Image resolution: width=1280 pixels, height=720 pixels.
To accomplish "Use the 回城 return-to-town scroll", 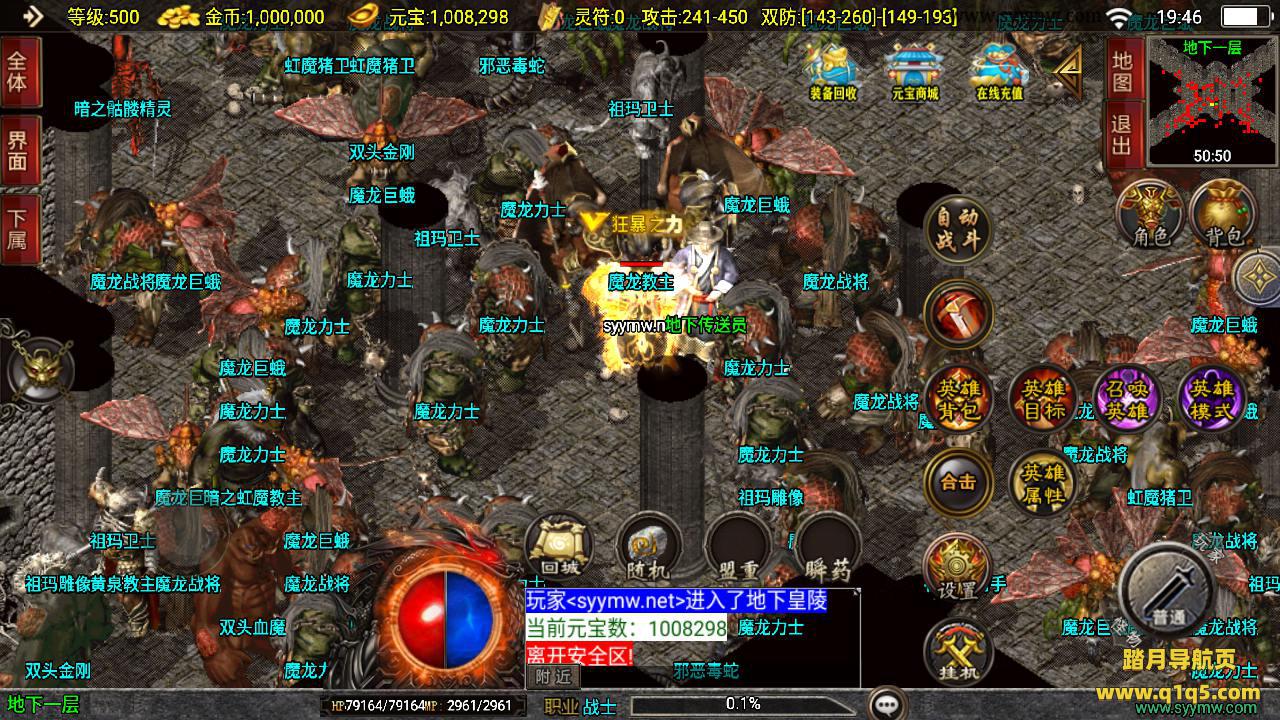I will pos(560,549).
